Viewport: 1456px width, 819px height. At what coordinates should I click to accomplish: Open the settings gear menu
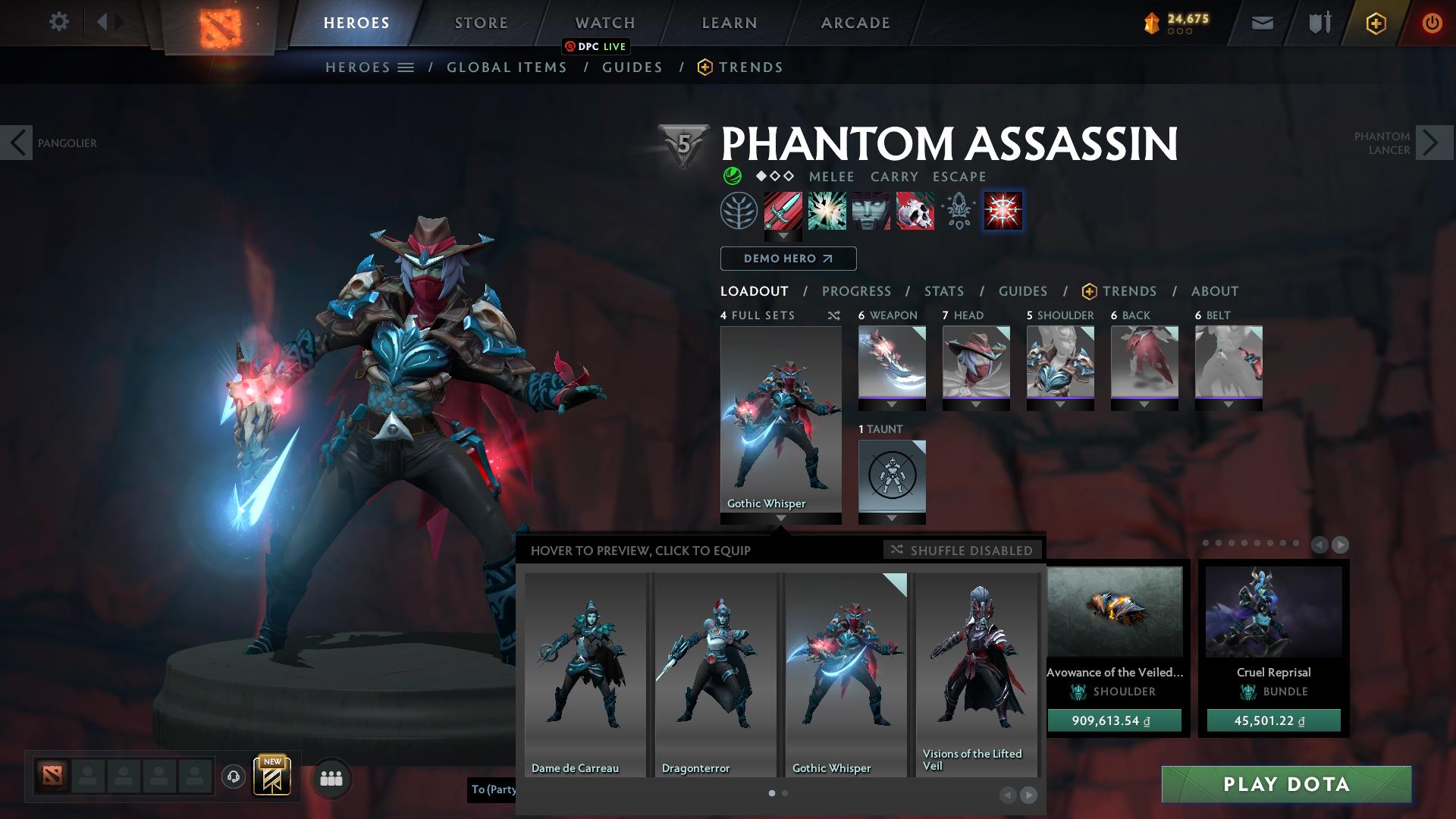[58, 22]
